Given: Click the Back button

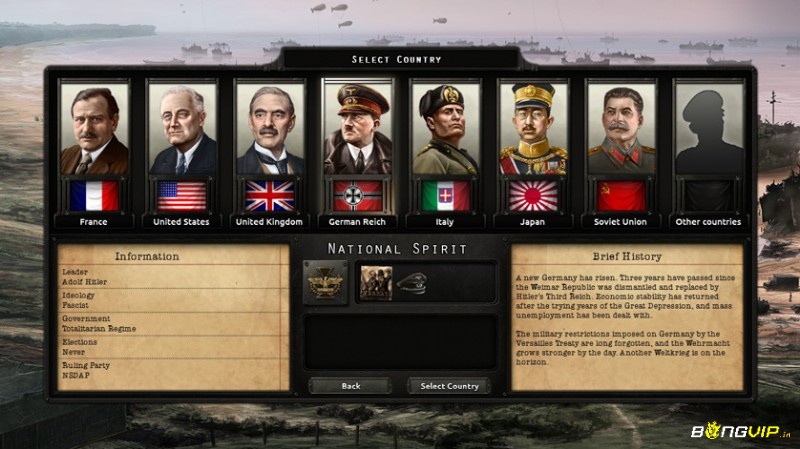Looking at the screenshot, I should click(350, 386).
